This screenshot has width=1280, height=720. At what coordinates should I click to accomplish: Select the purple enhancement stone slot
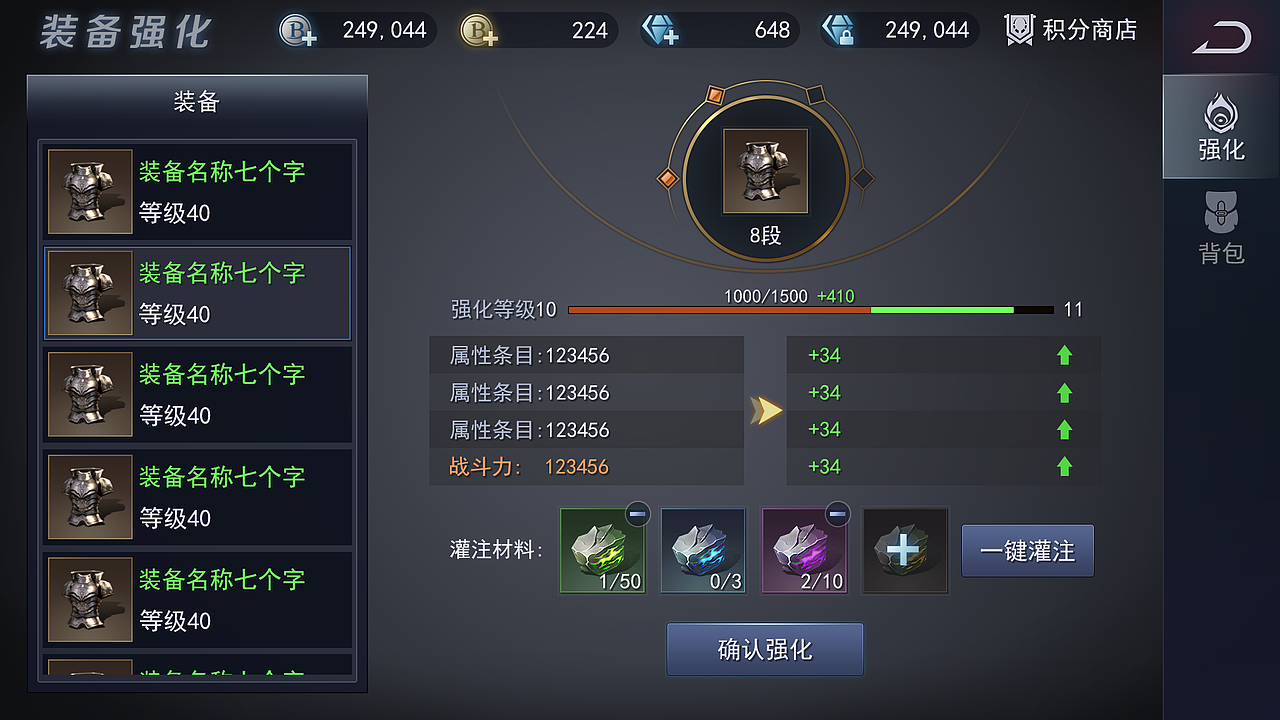(x=804, y=551)
